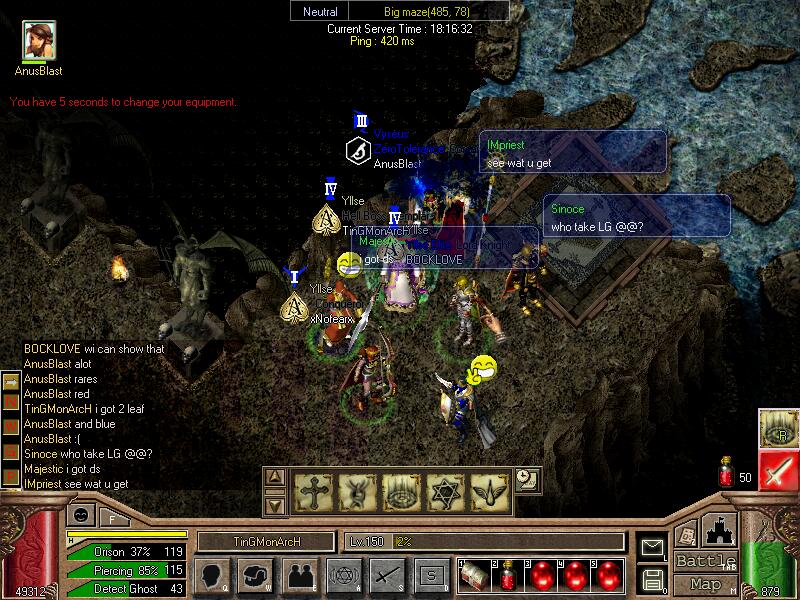Select the treasure chest item in slot 1
Viewport: 800px width, 600px height.
click(474, 575)
